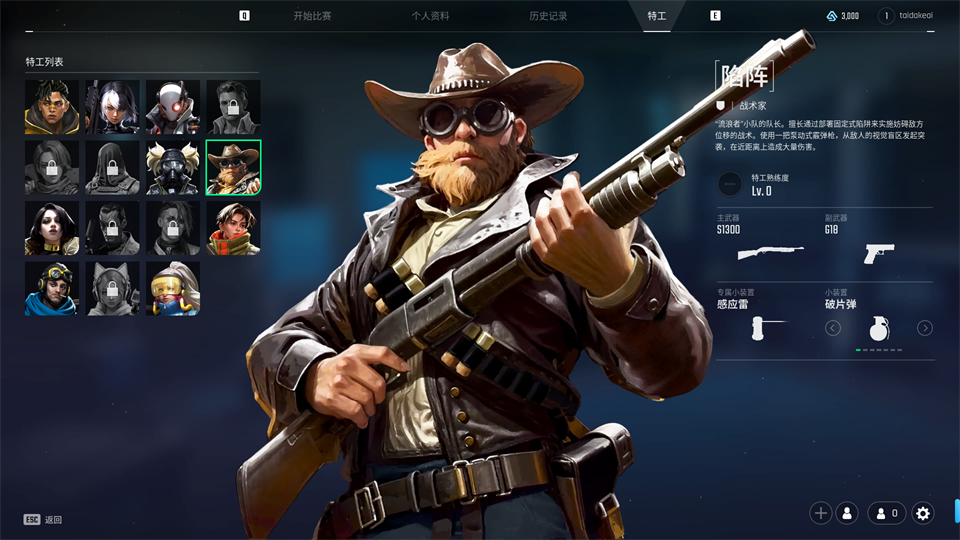
Task: Choose the agent with green-black dreadlocks
Action: (x=52, y=107)
